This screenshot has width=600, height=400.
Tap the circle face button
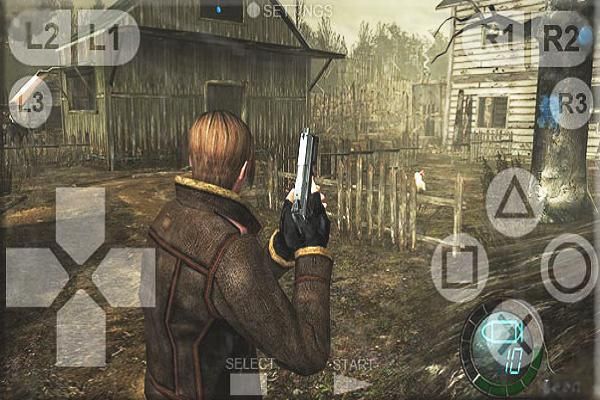(570, 267)
